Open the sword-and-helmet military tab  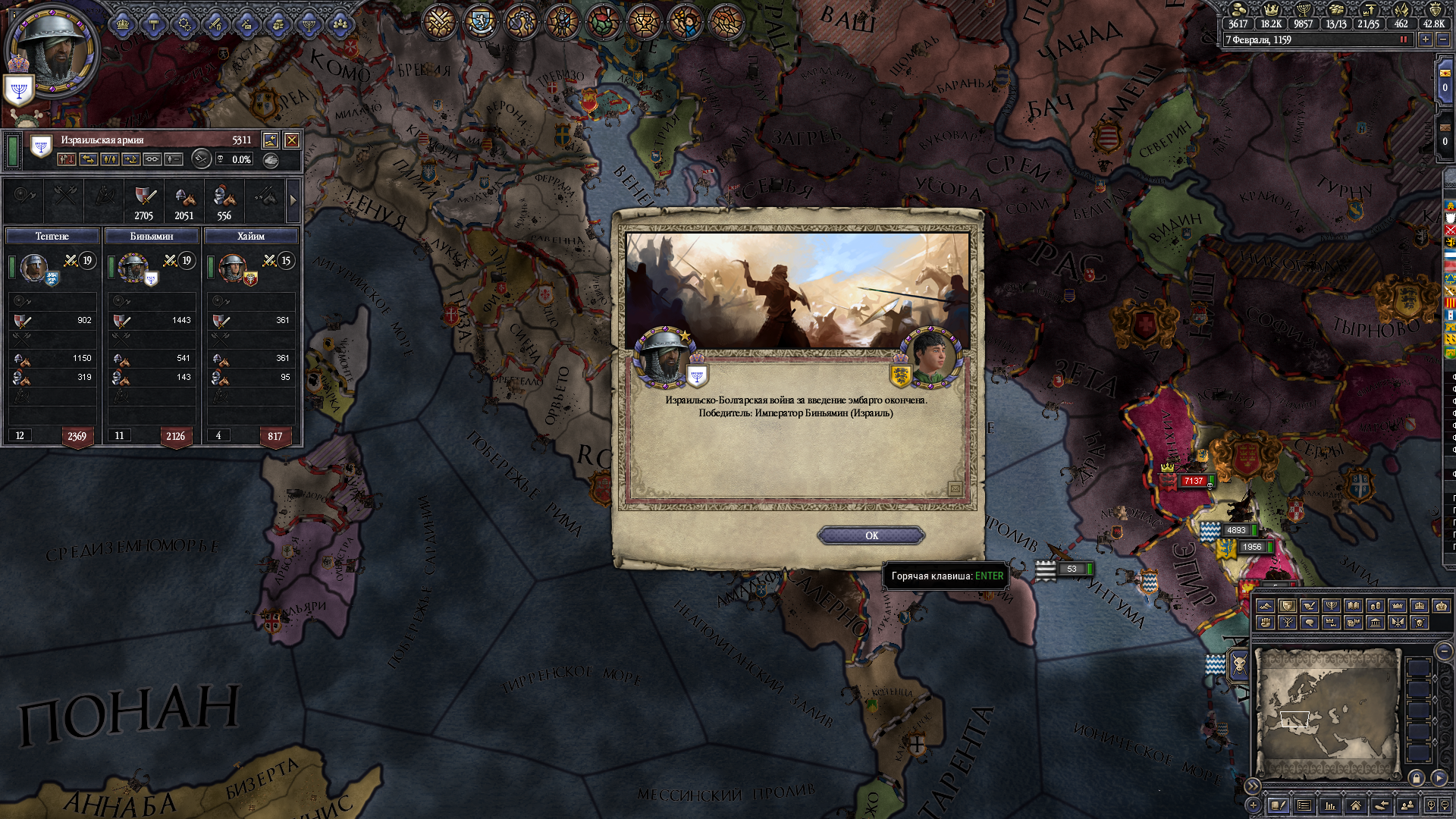[215, 25]
